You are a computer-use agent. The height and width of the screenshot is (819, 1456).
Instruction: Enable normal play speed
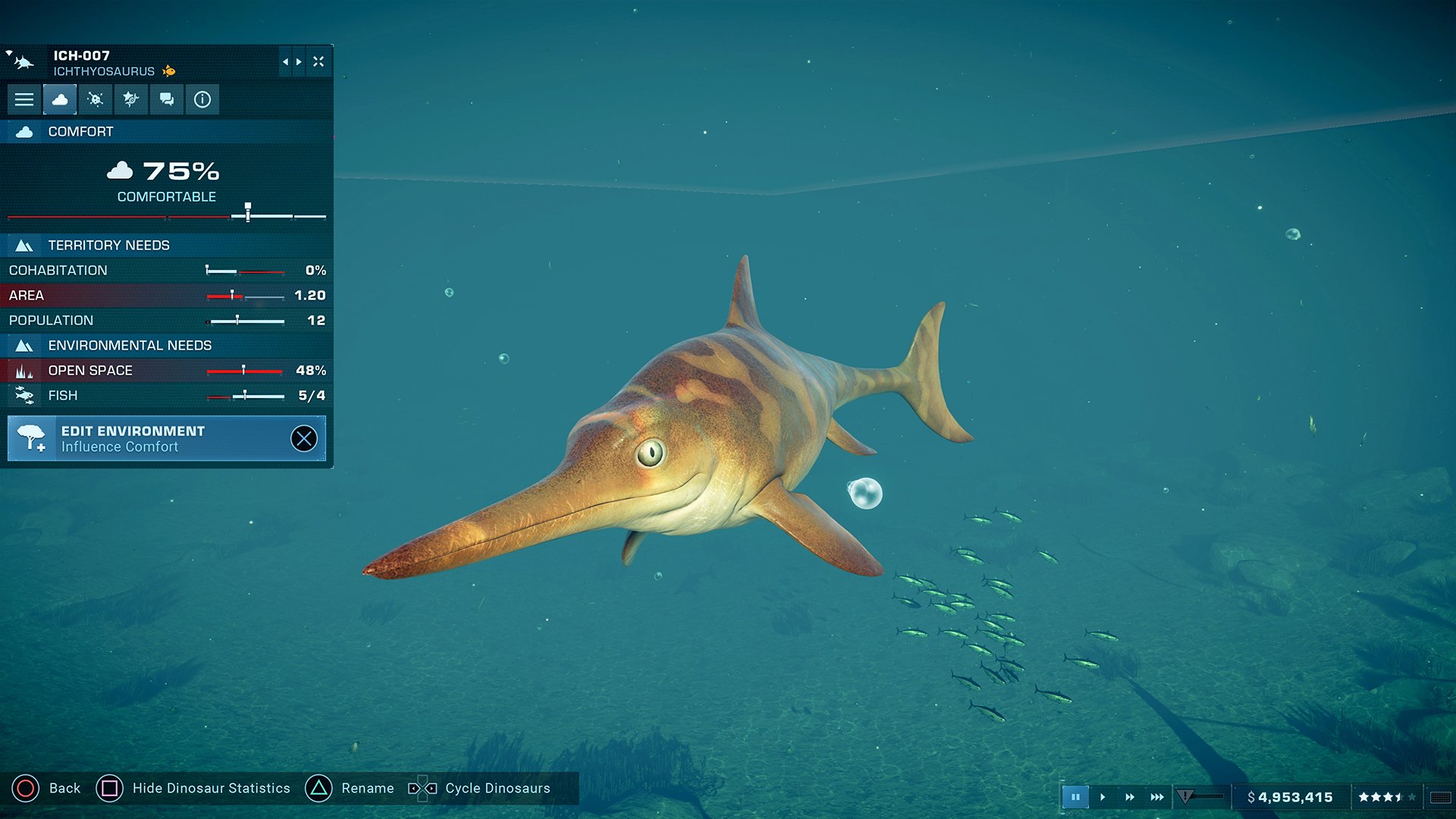[x=1103, y=797]
